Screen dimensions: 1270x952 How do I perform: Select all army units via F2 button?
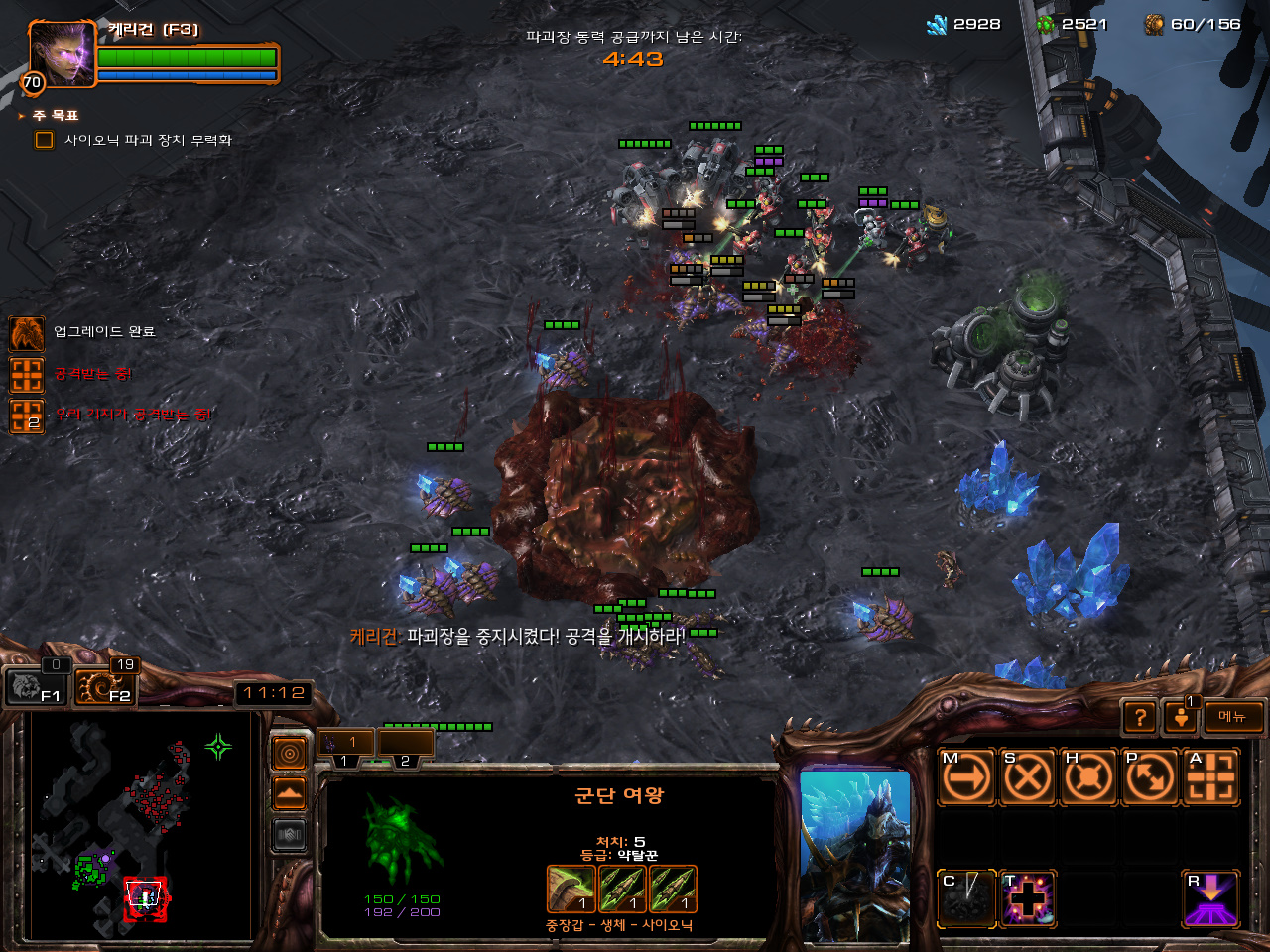(x=105, y=686)
